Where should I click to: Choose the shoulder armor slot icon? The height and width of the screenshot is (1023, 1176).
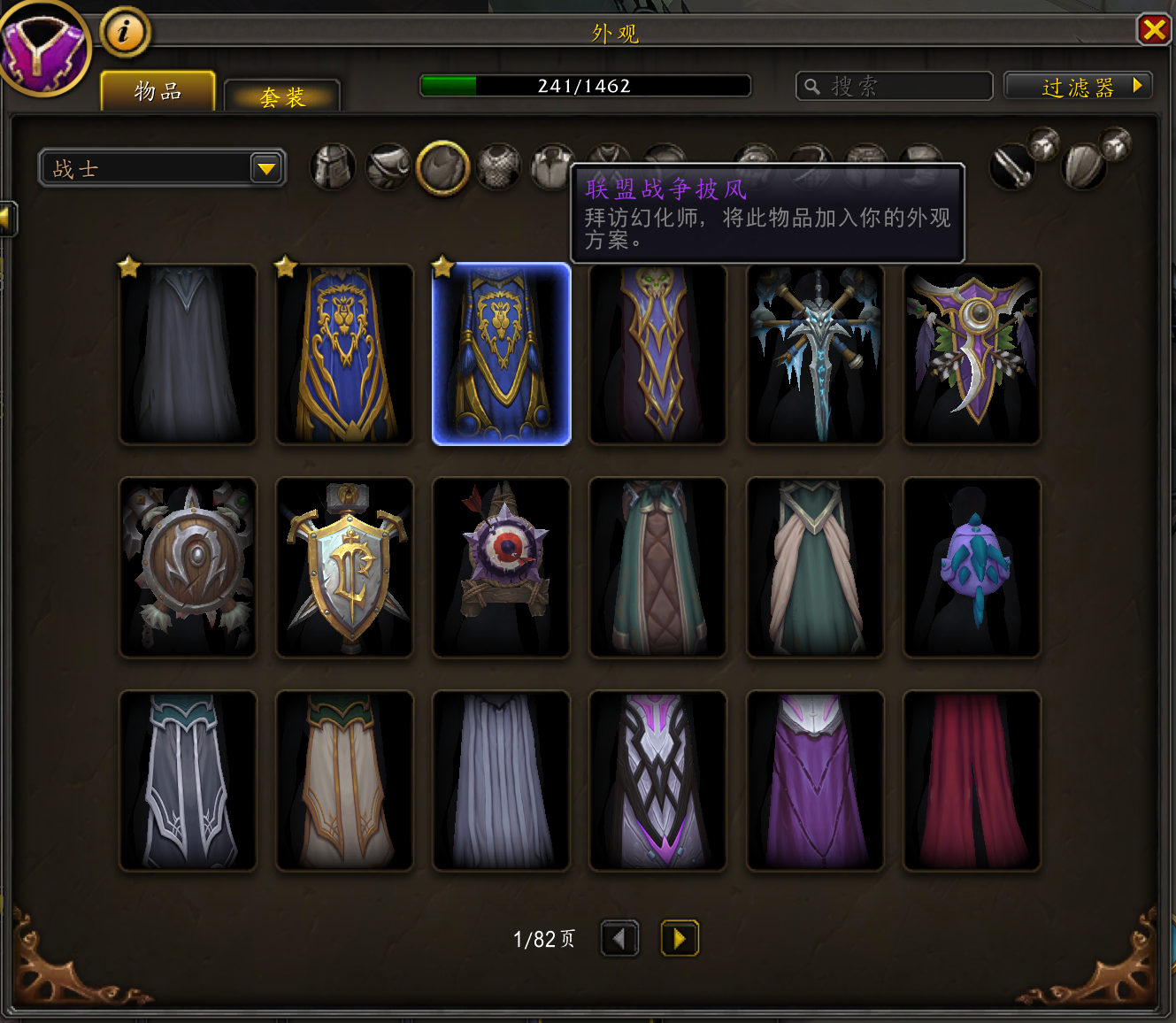pyautogui.click(x=388, y=166)
